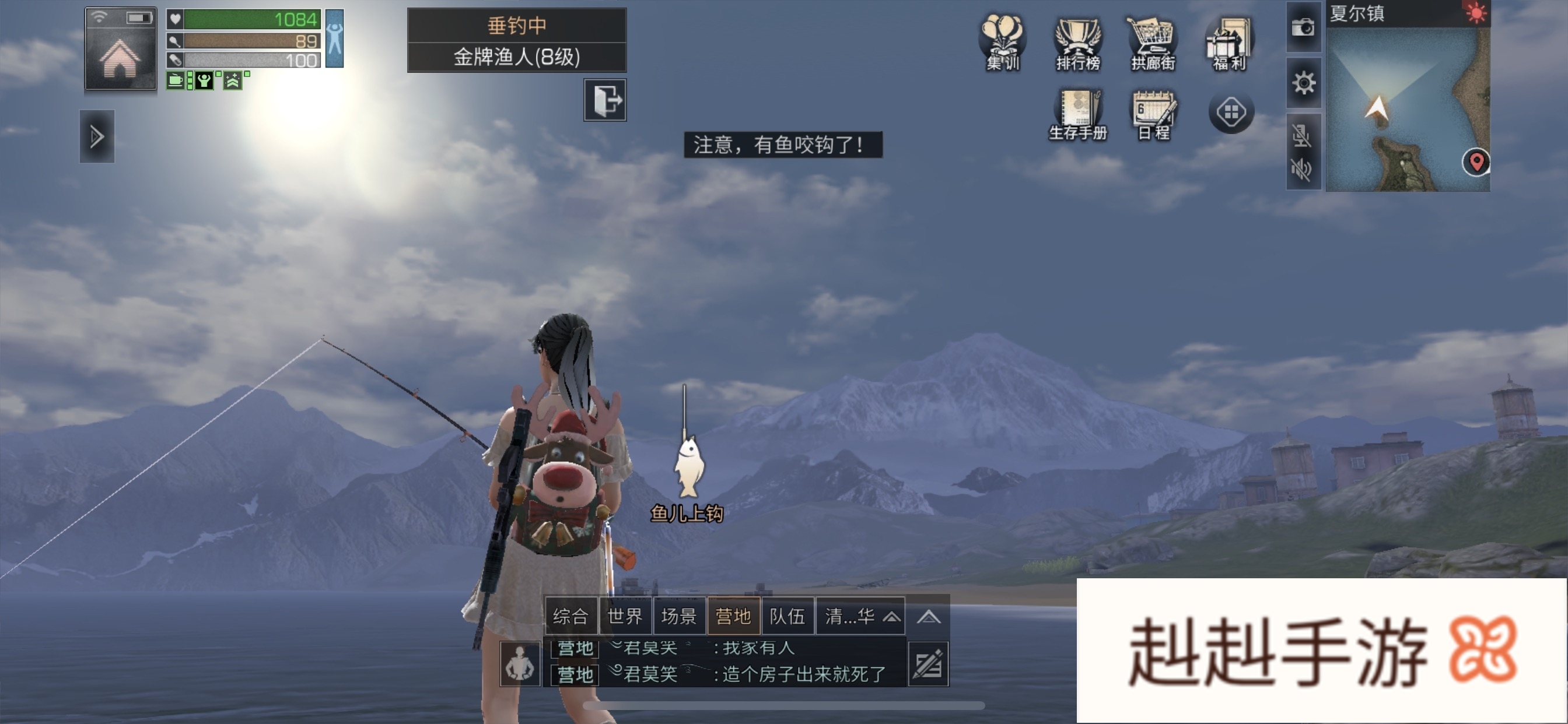Exit fishing with the door button
Screen dimensions: 1568x724
point(604,100)
